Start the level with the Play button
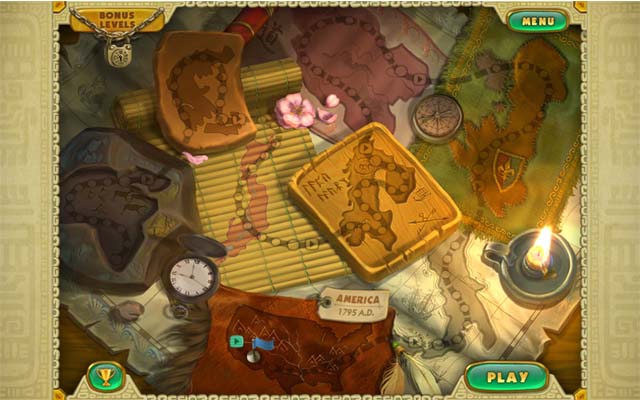Screen dimensions: 640x400 point(506,377)
